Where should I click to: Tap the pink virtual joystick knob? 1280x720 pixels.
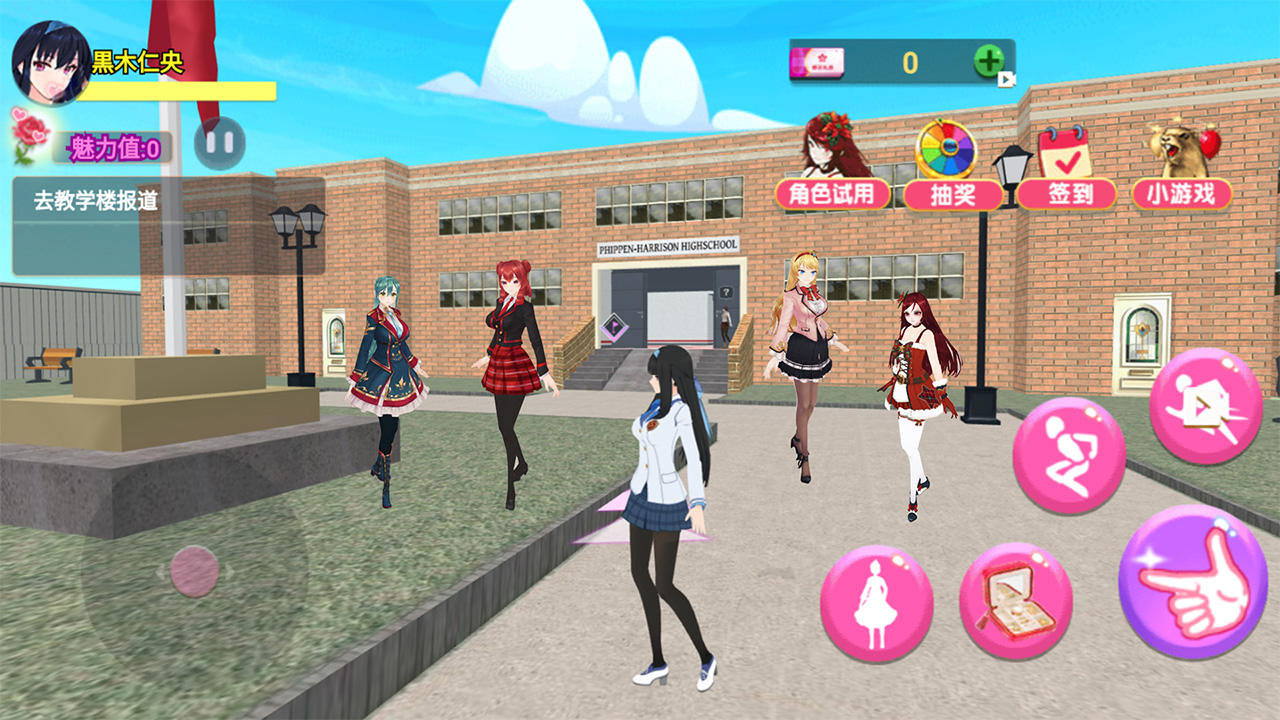pos(194,571)
